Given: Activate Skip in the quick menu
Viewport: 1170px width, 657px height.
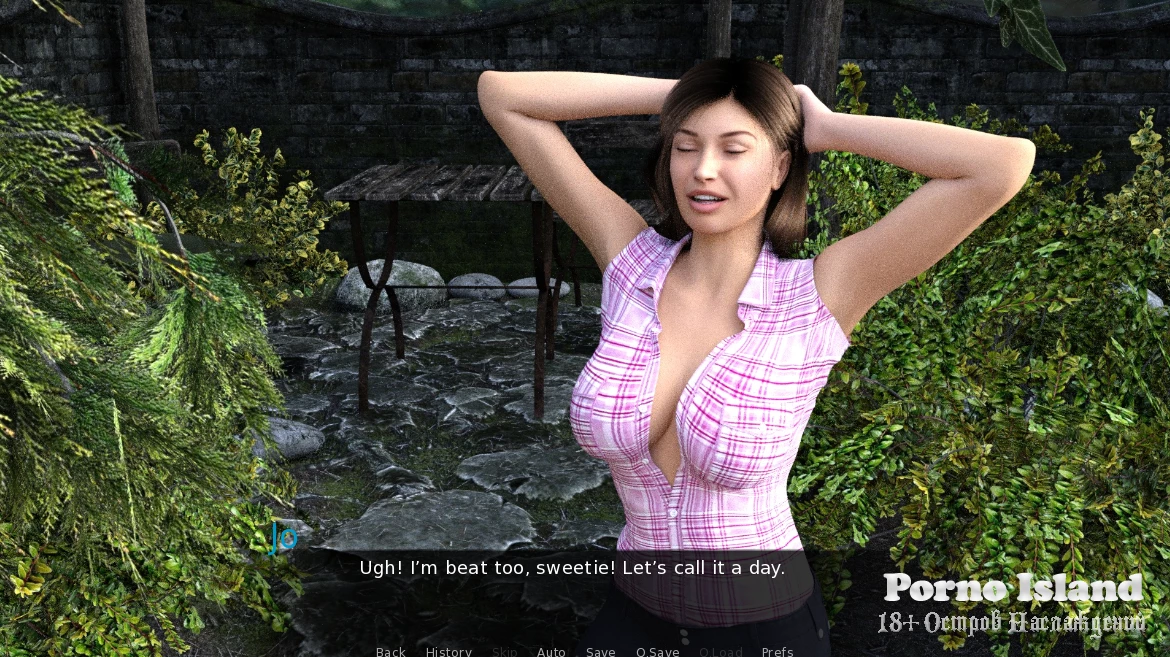Looking at the screenshot, I should point(505,651).
